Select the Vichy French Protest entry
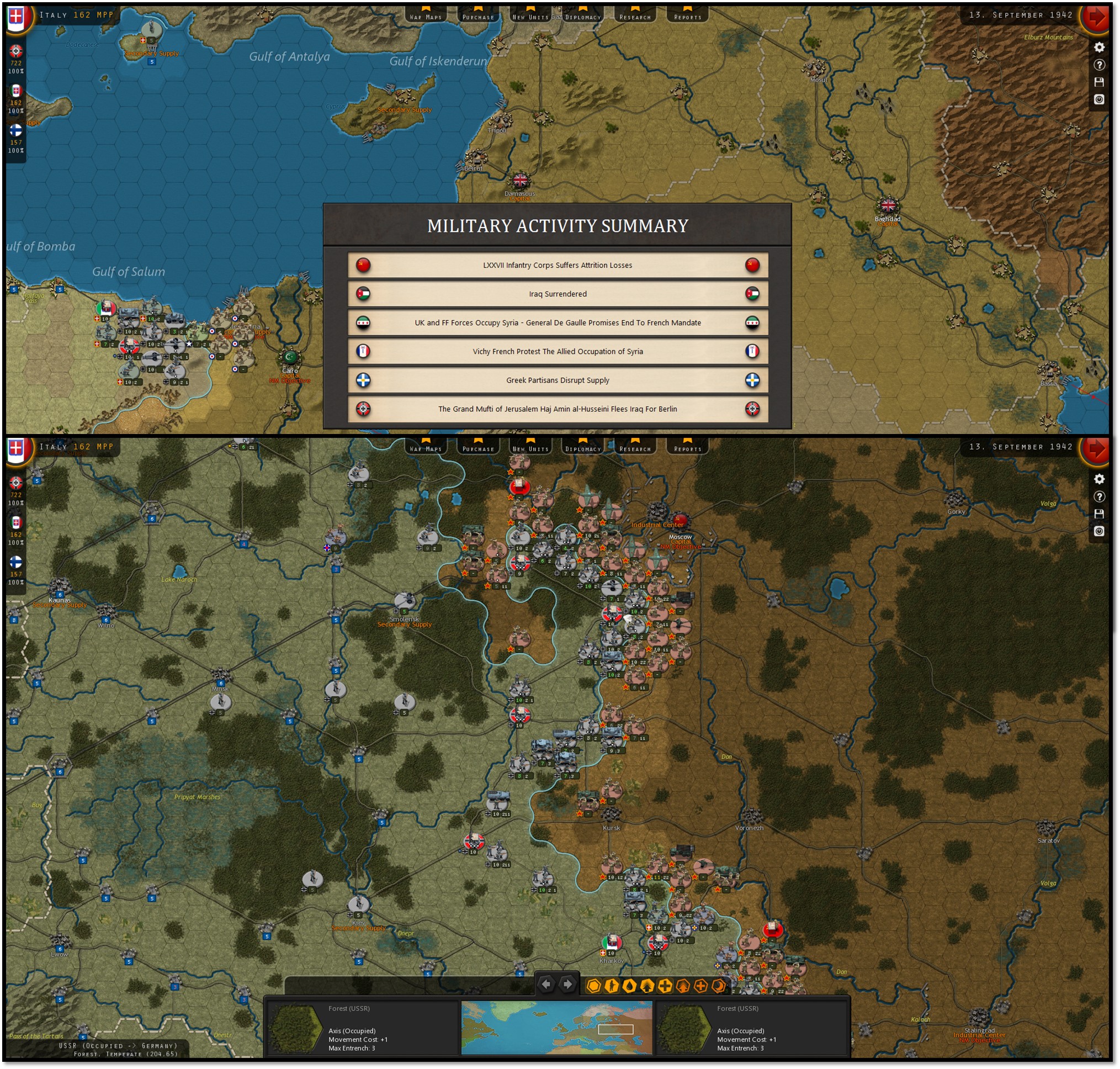Image resolution: width=1120 pixels, height=1069 pixels. 557,352
